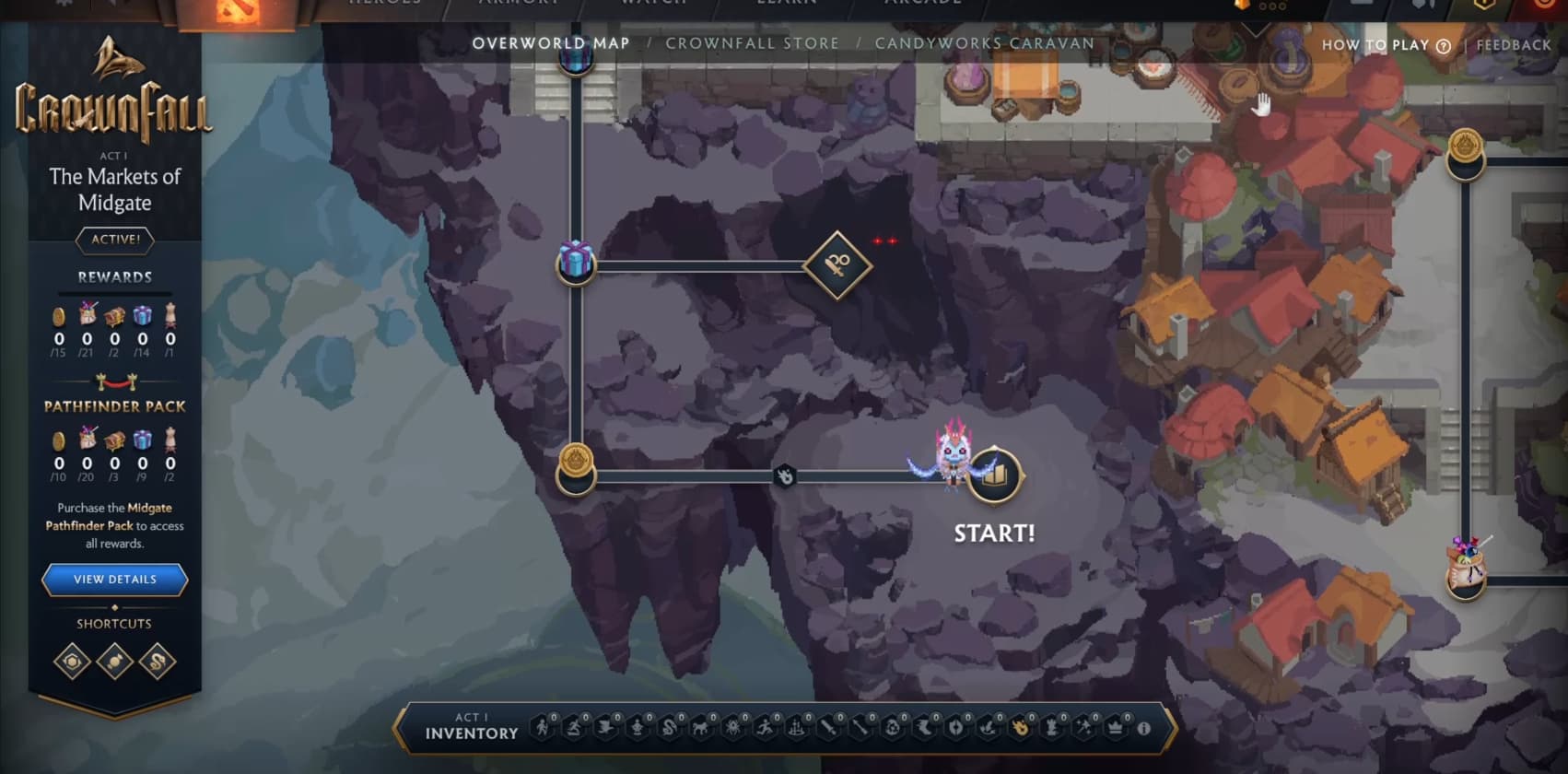Viewport: 1568px width, 774px height.
Task: Open the candy shortcut icon
Action: point(115,662)
